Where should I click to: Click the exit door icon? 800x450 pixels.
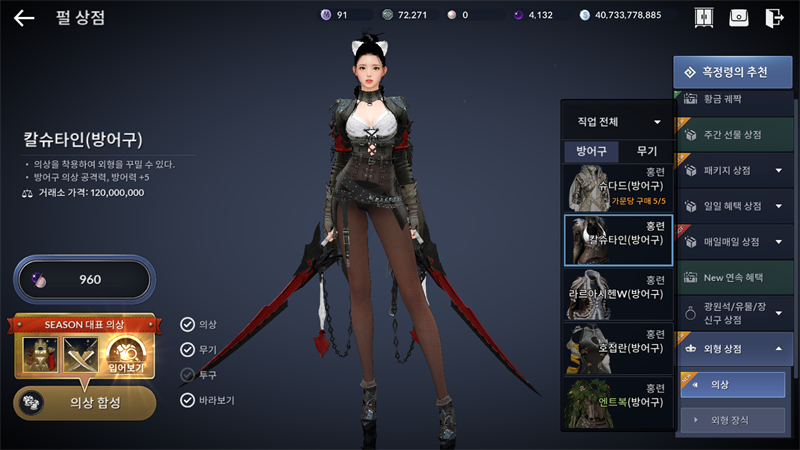[773, 18]
